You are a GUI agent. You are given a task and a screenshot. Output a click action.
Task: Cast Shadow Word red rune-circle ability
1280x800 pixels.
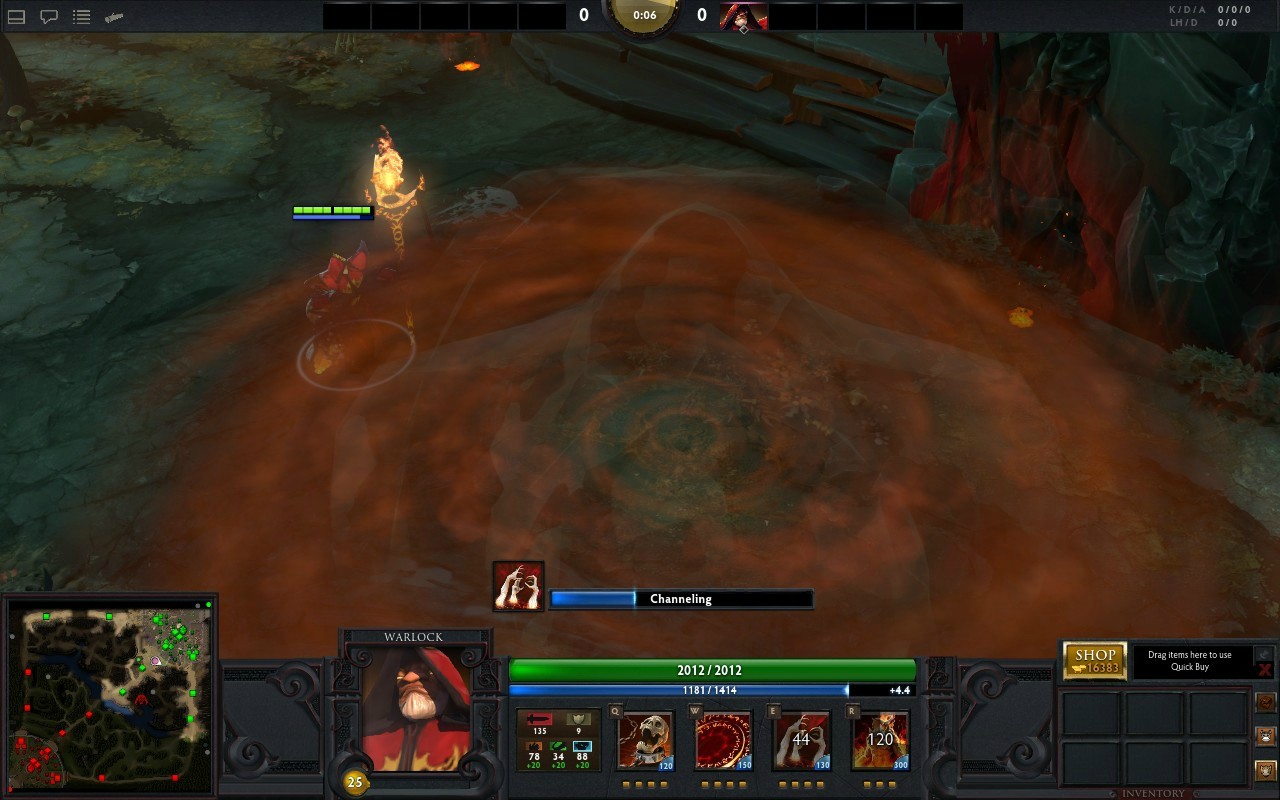point(723,741)
